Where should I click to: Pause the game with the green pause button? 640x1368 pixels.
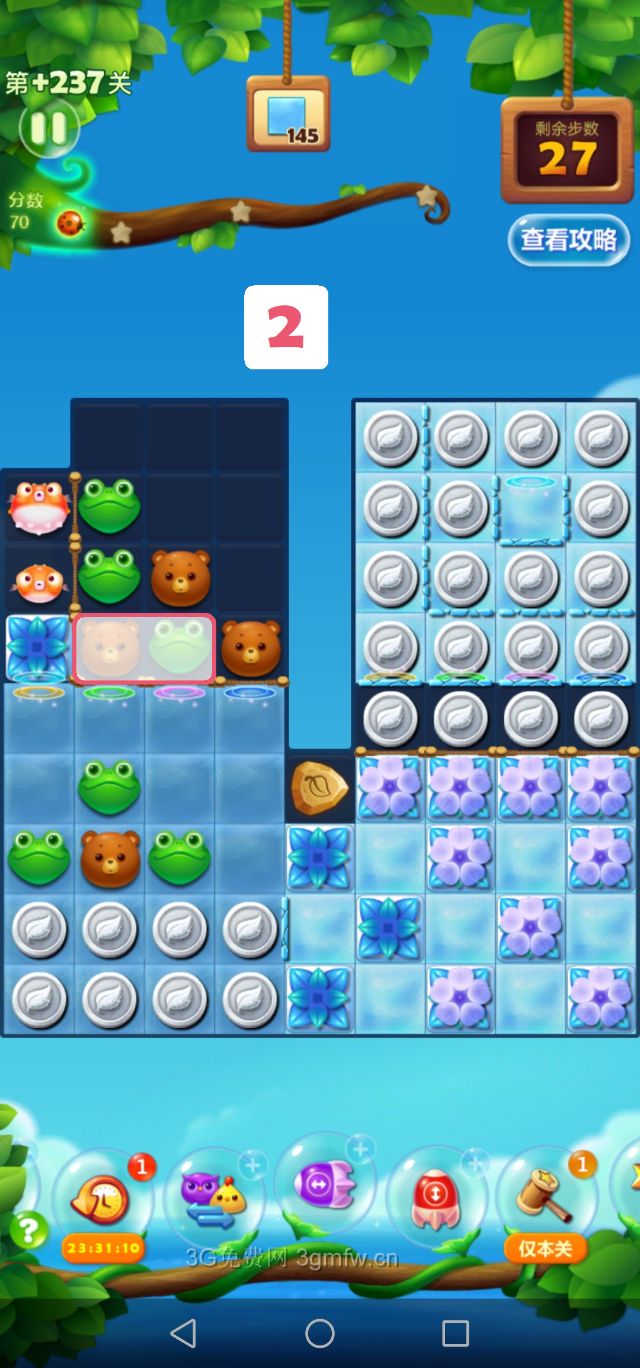coord(48,127)
